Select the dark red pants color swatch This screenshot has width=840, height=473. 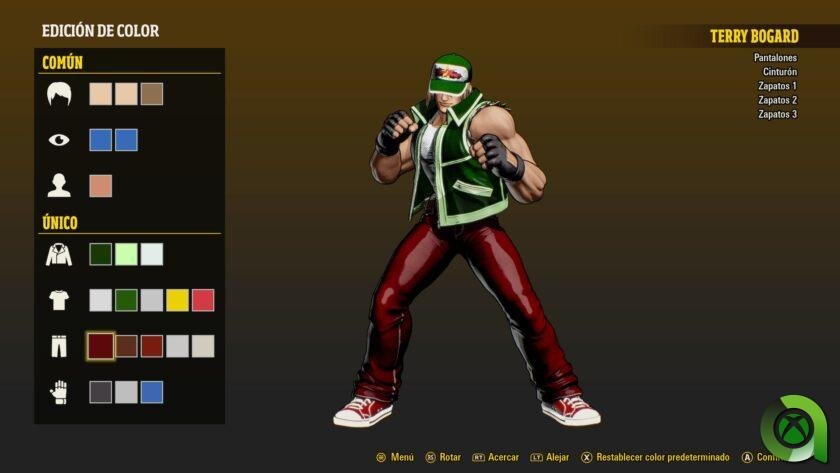coord(100,346)
